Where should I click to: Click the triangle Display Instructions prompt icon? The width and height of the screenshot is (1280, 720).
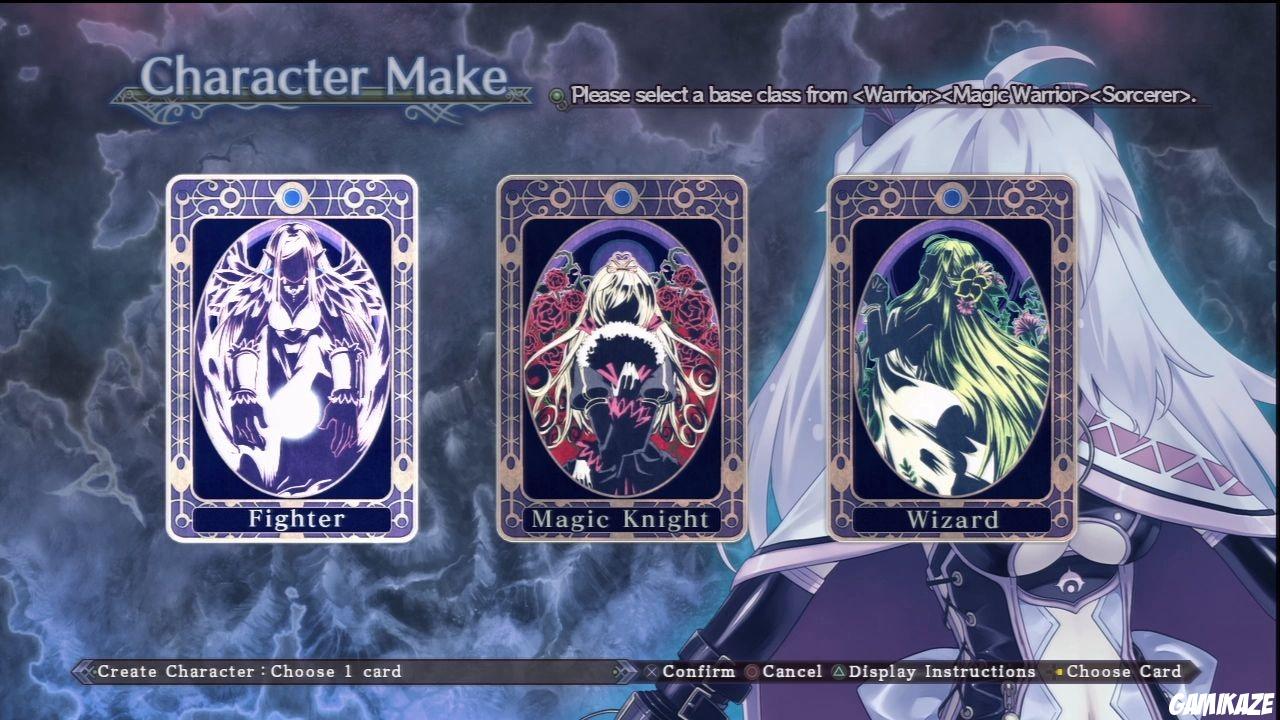[x=840, y=671]
